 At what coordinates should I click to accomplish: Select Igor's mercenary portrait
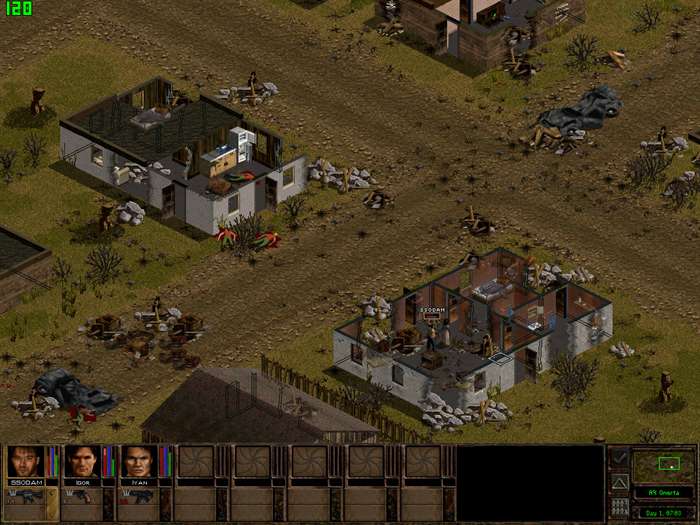coord(81,461)
